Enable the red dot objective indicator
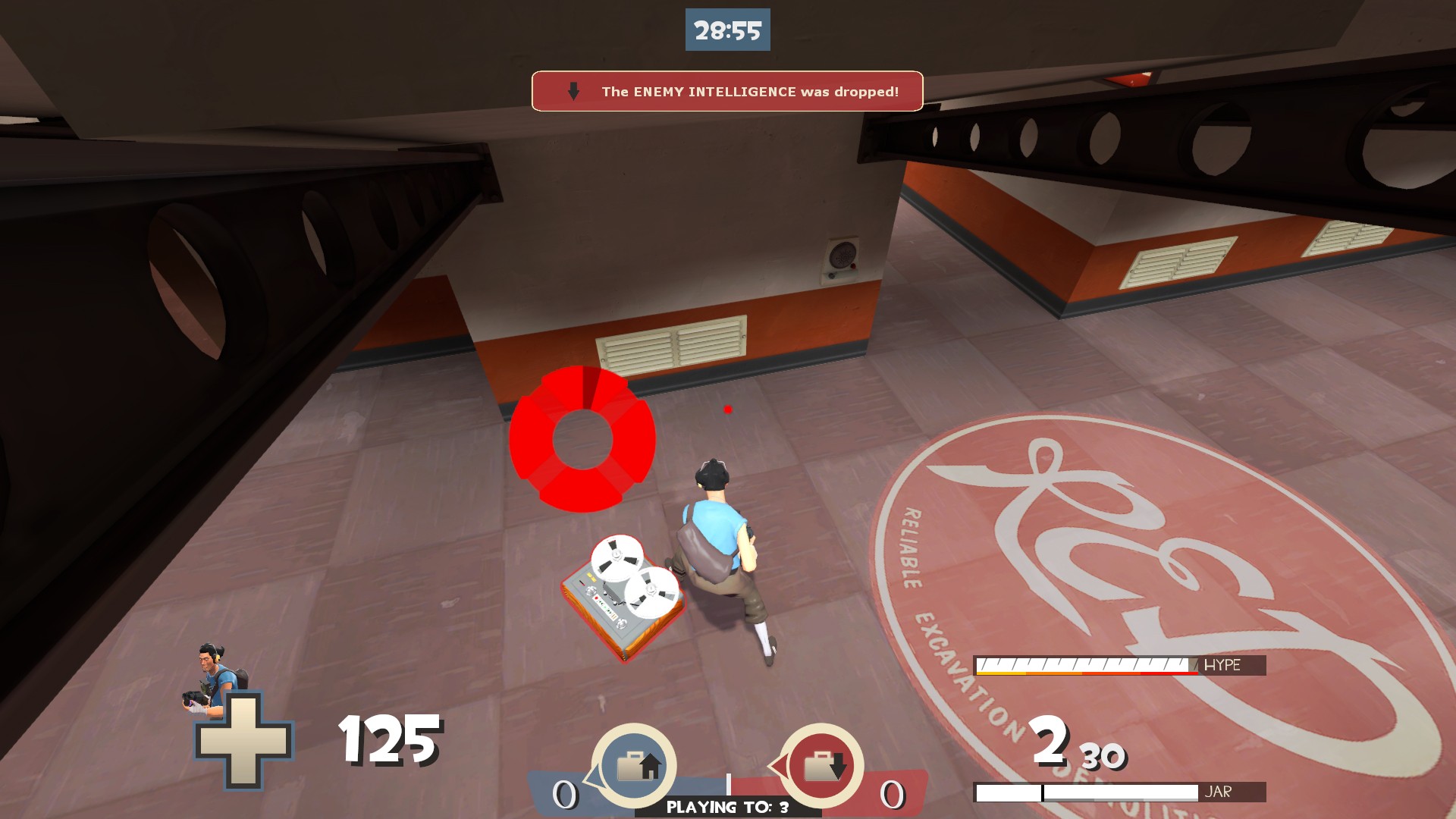This screenshot has width=1456, height=819. tap(727, 408)
